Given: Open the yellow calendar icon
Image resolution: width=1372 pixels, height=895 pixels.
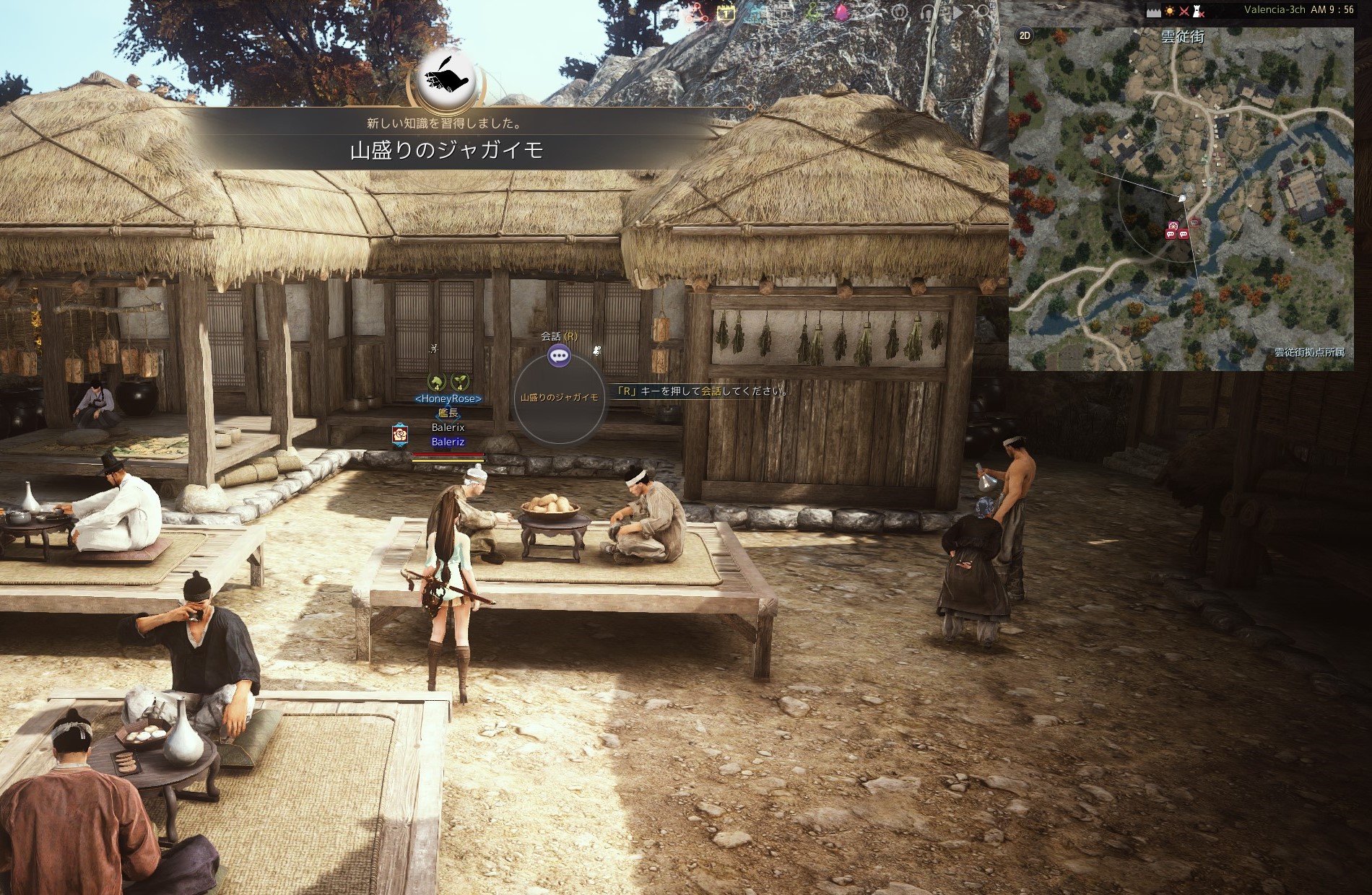Looking at the screenshot, I should click(x=726, y=12).
